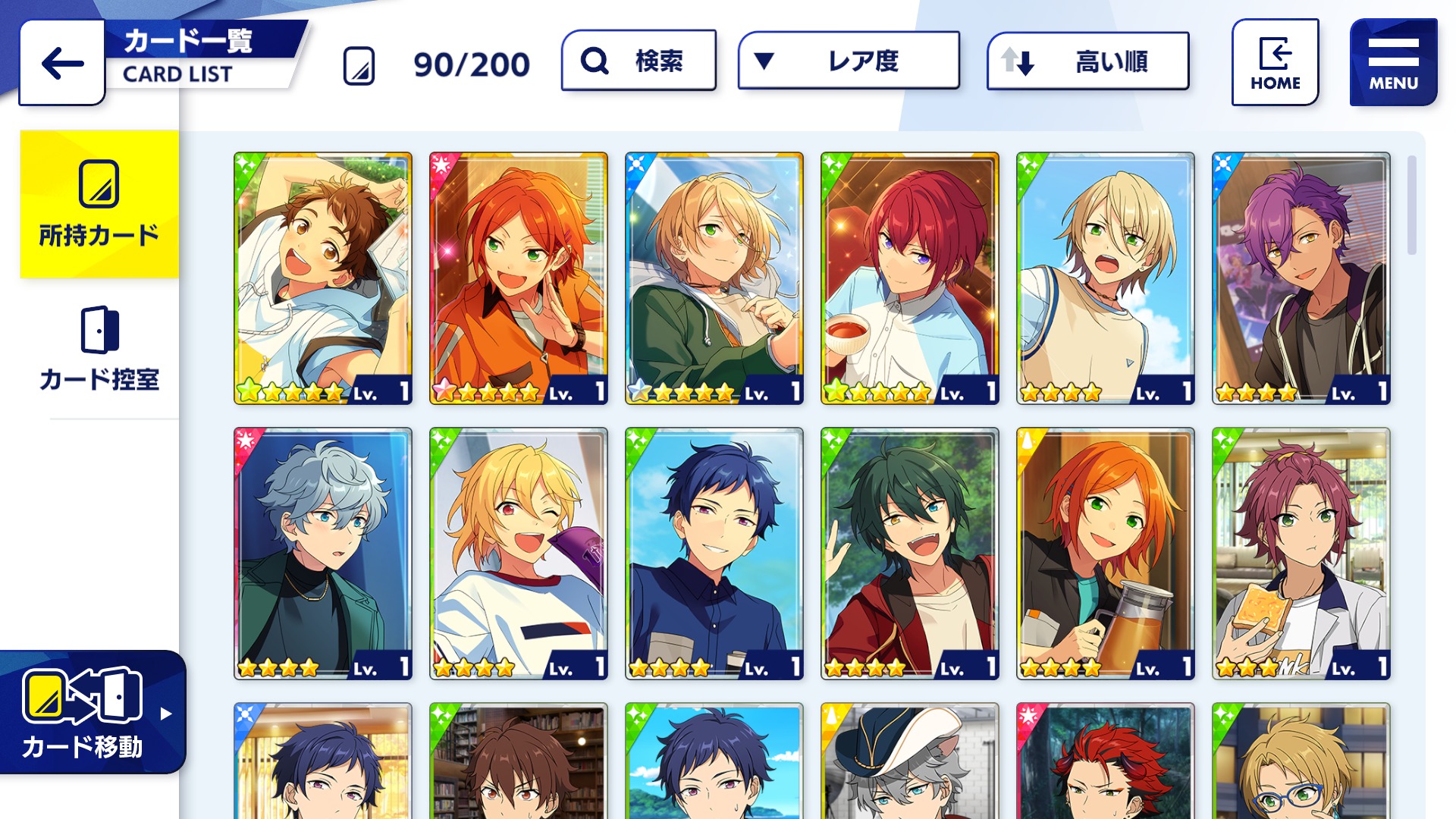1456x819 pixels.
Task: Click the card list scrollbar
Action: tap(1411, 206)
